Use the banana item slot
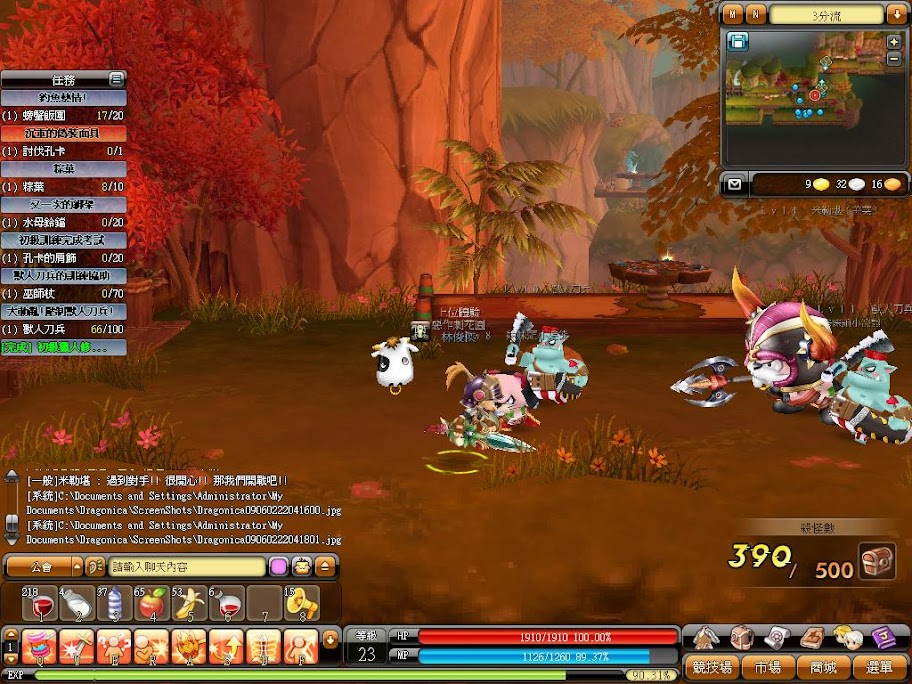912x684 pixels. [x=187, y=603]
